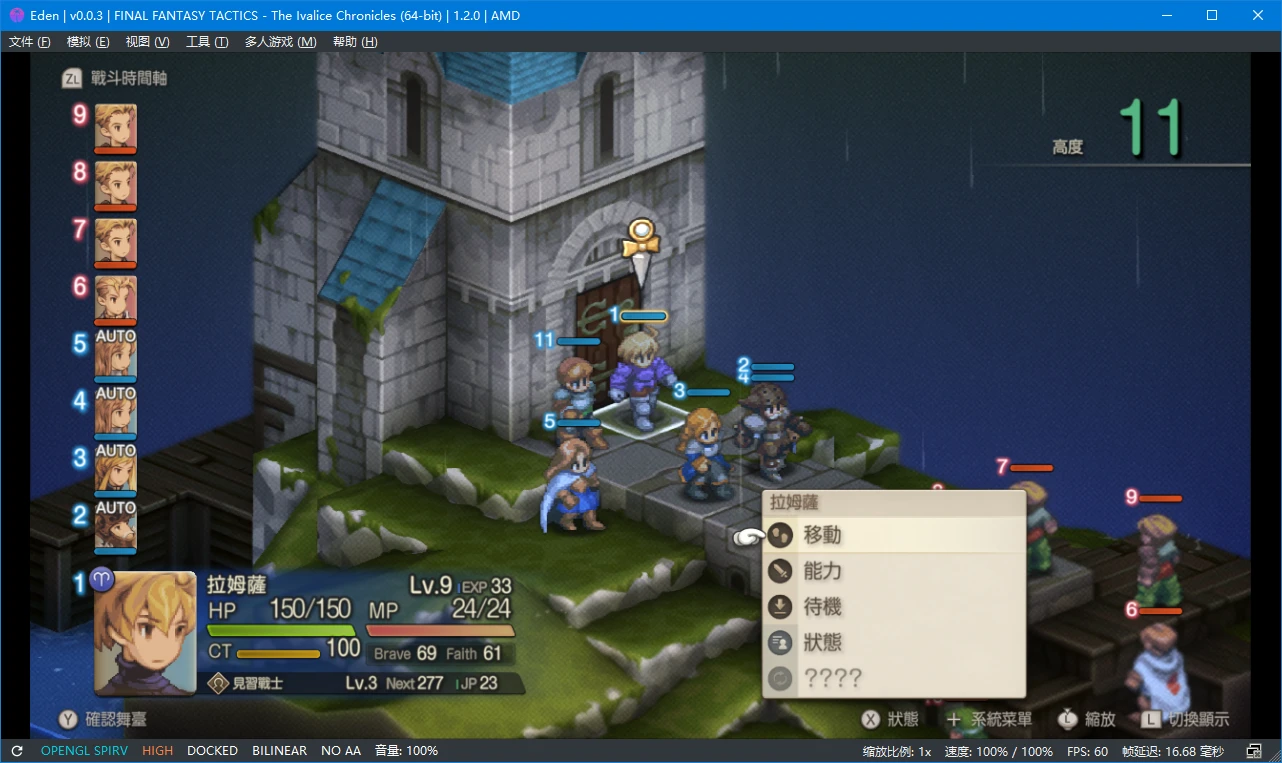Toggle the BILINEAR filter in status bar
This screenshot has width=1282, height=763.
[279, 751]
